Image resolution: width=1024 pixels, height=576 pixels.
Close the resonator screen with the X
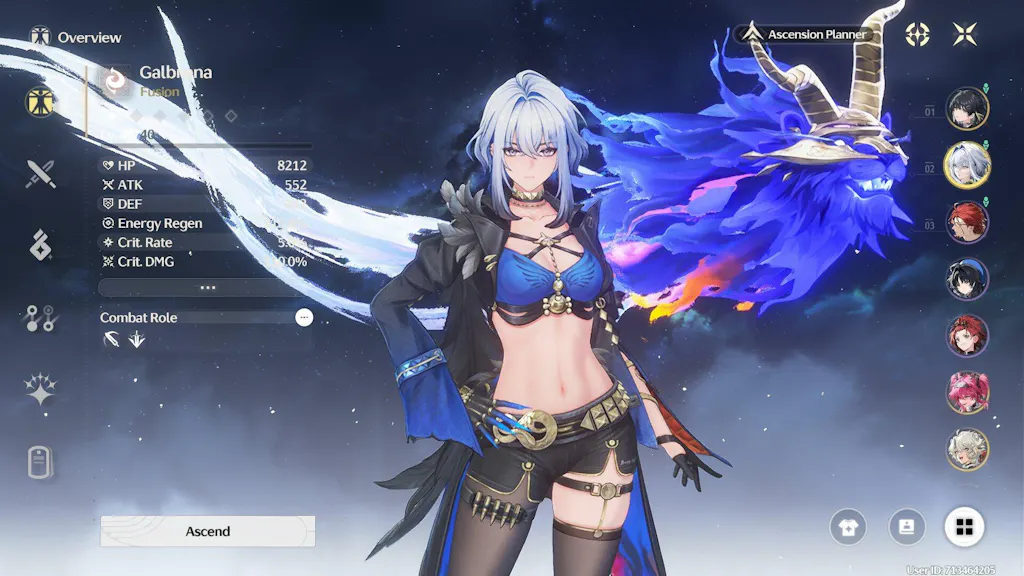[965, 34]
